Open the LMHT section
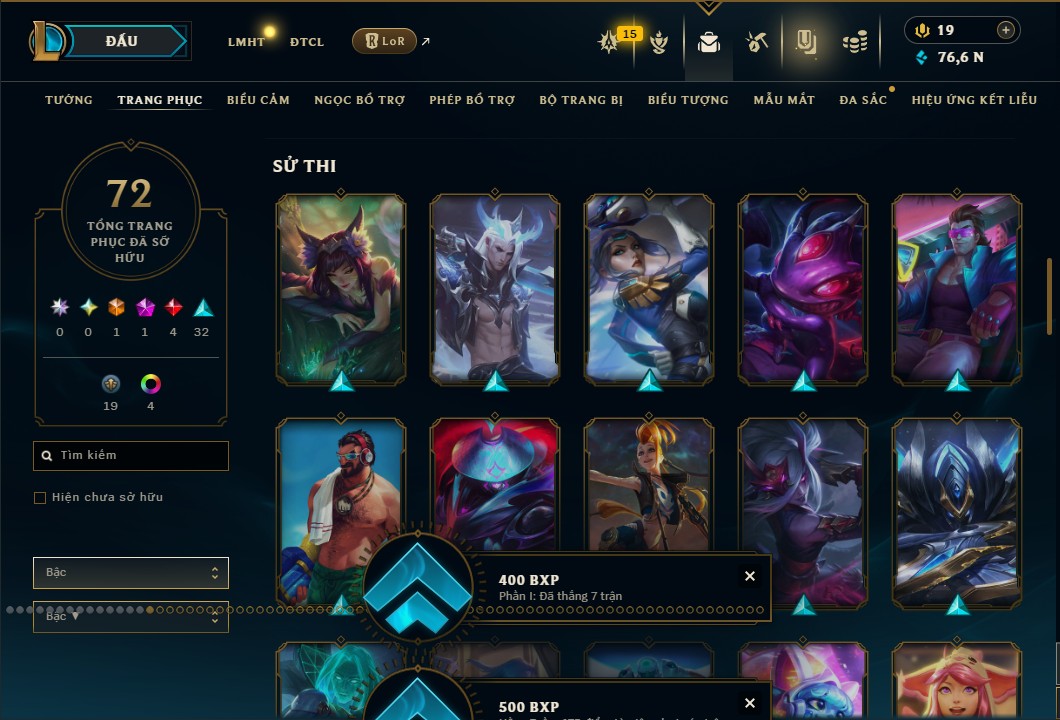This screenshot has height=720, width=1060. (246, 42)
